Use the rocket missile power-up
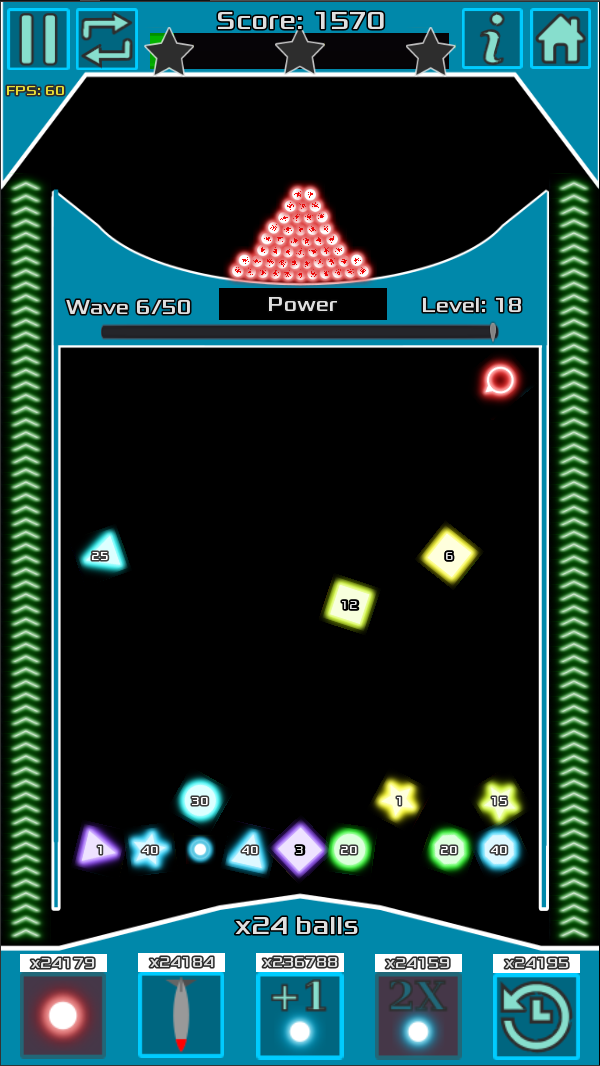This screenshot has height=1066, width=600. 181,1015
